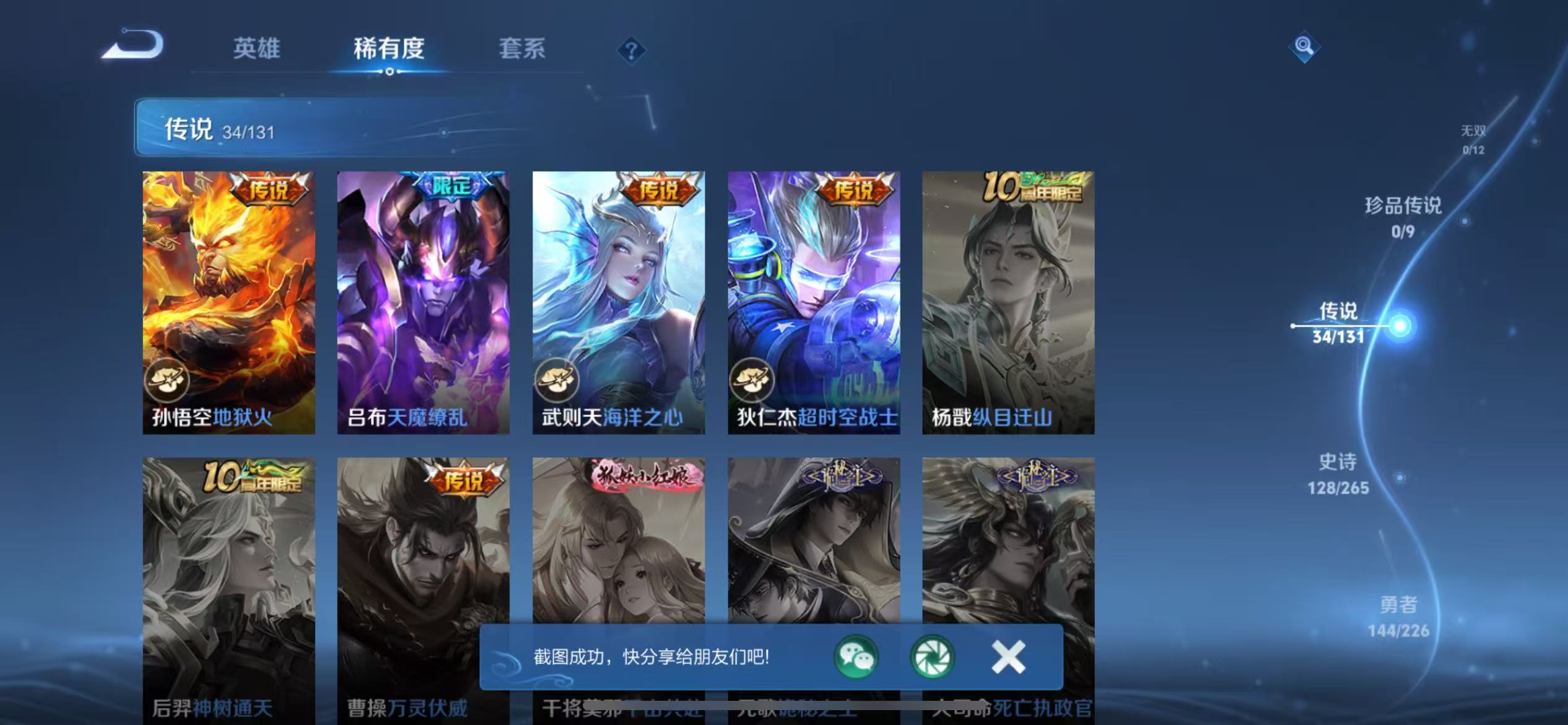Switch to the 套系 tab
This screenshot has height=725, width=1568.
point(521,47)
